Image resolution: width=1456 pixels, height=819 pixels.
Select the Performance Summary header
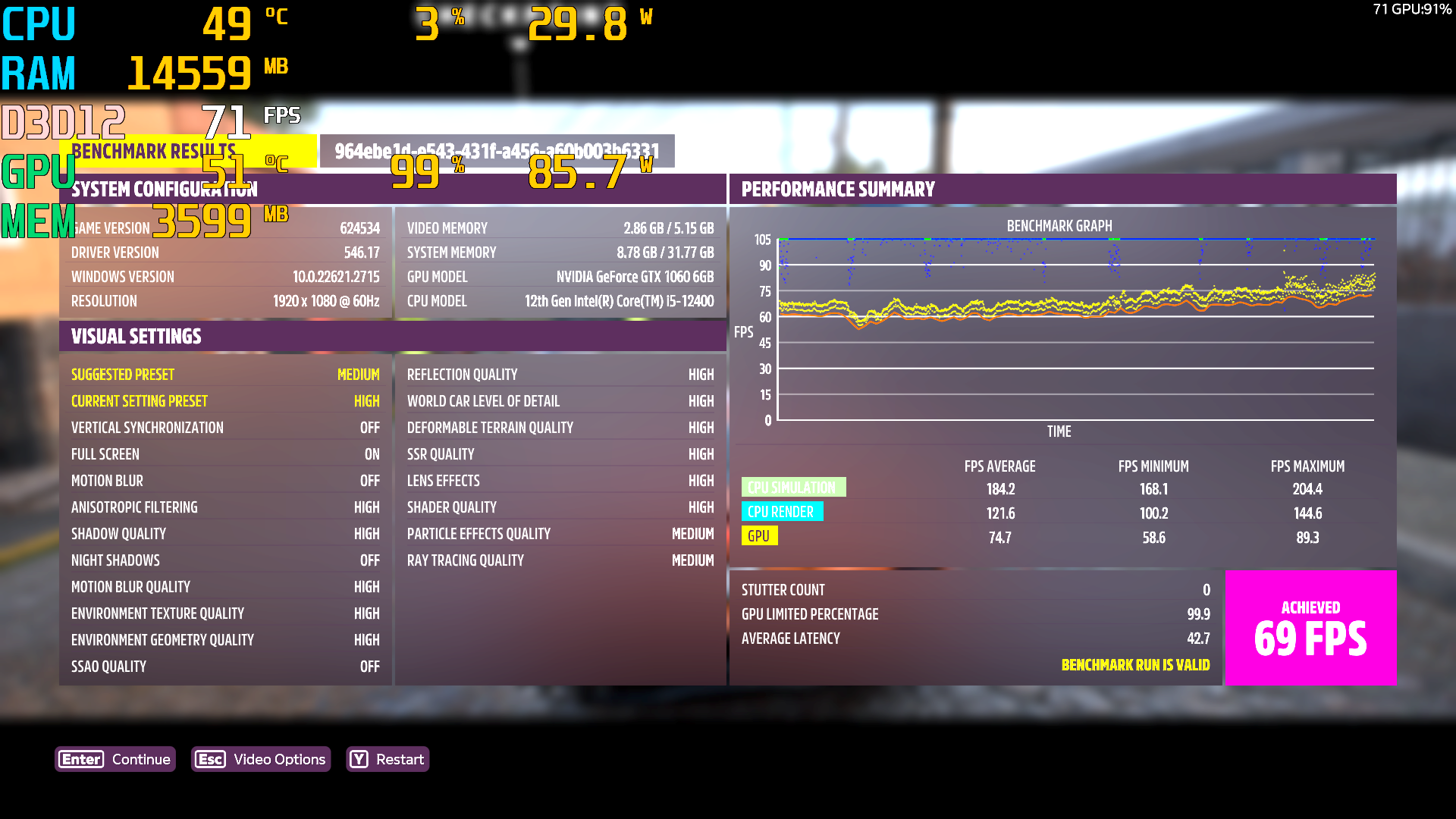838,189
